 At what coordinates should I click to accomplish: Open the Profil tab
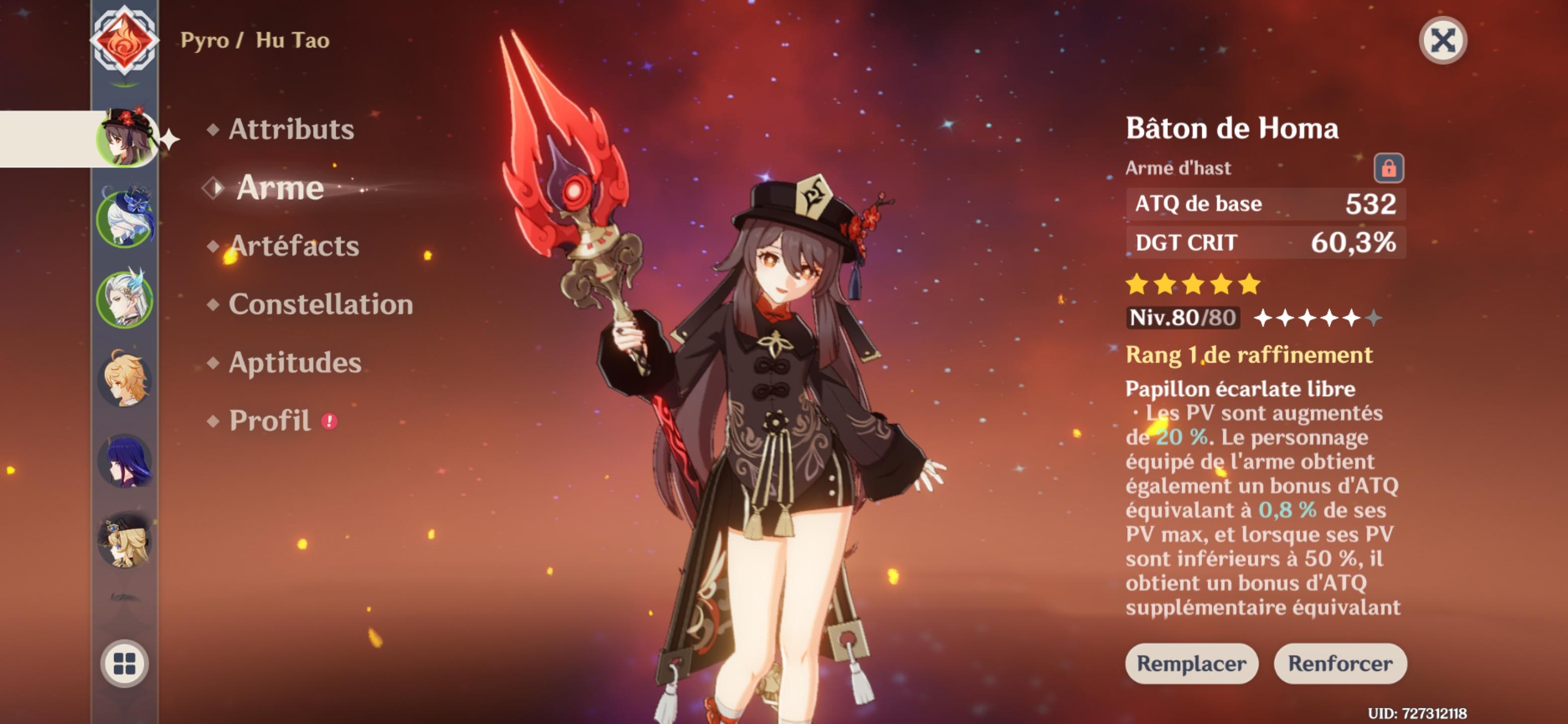click(269, 421)
